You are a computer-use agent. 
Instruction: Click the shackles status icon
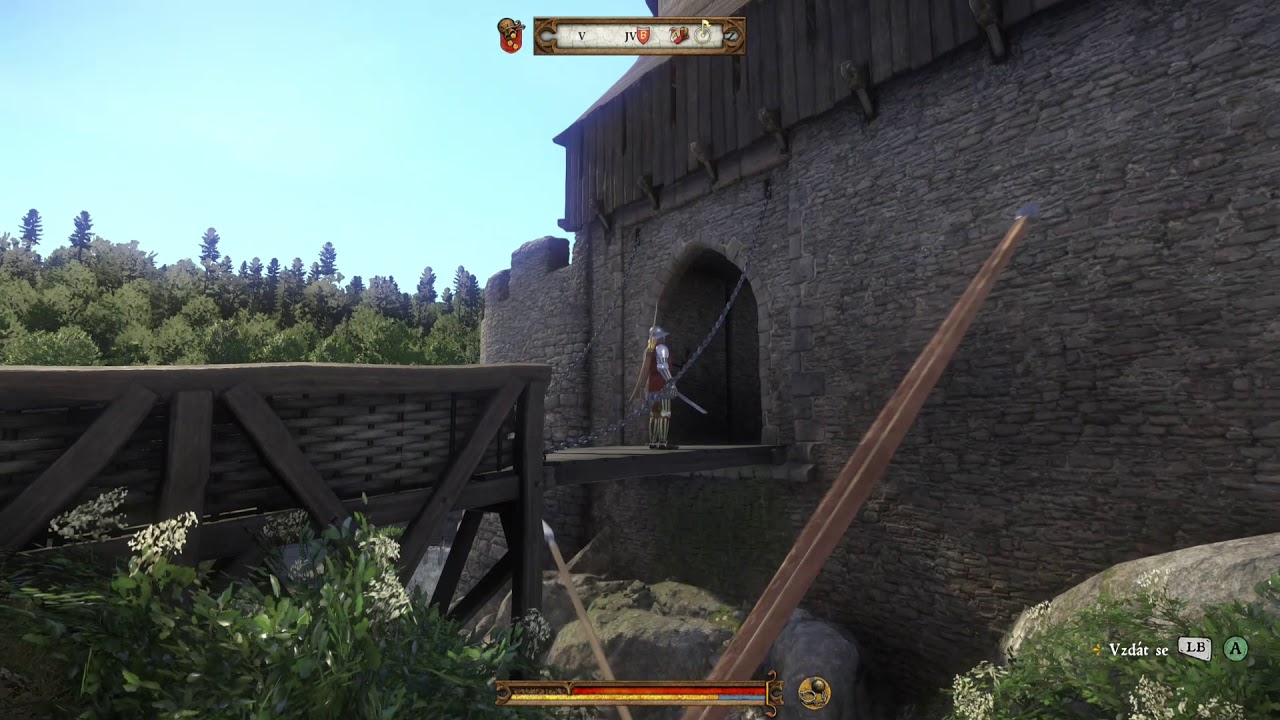pyautogui.click(x=814, y=693)
